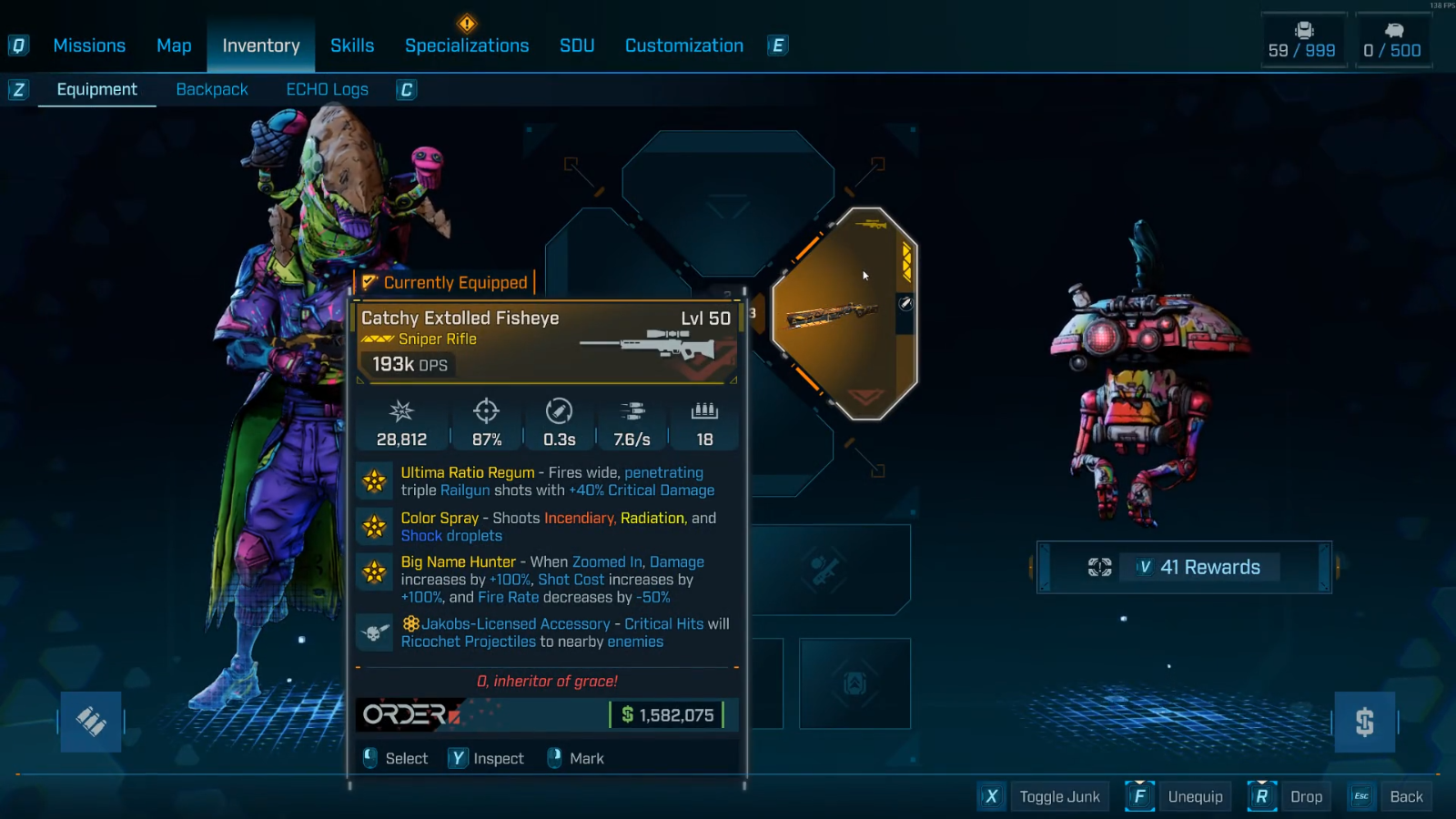Go to the Specializations tab
Screen dimensions: 1456x819
tap(467, 45)
